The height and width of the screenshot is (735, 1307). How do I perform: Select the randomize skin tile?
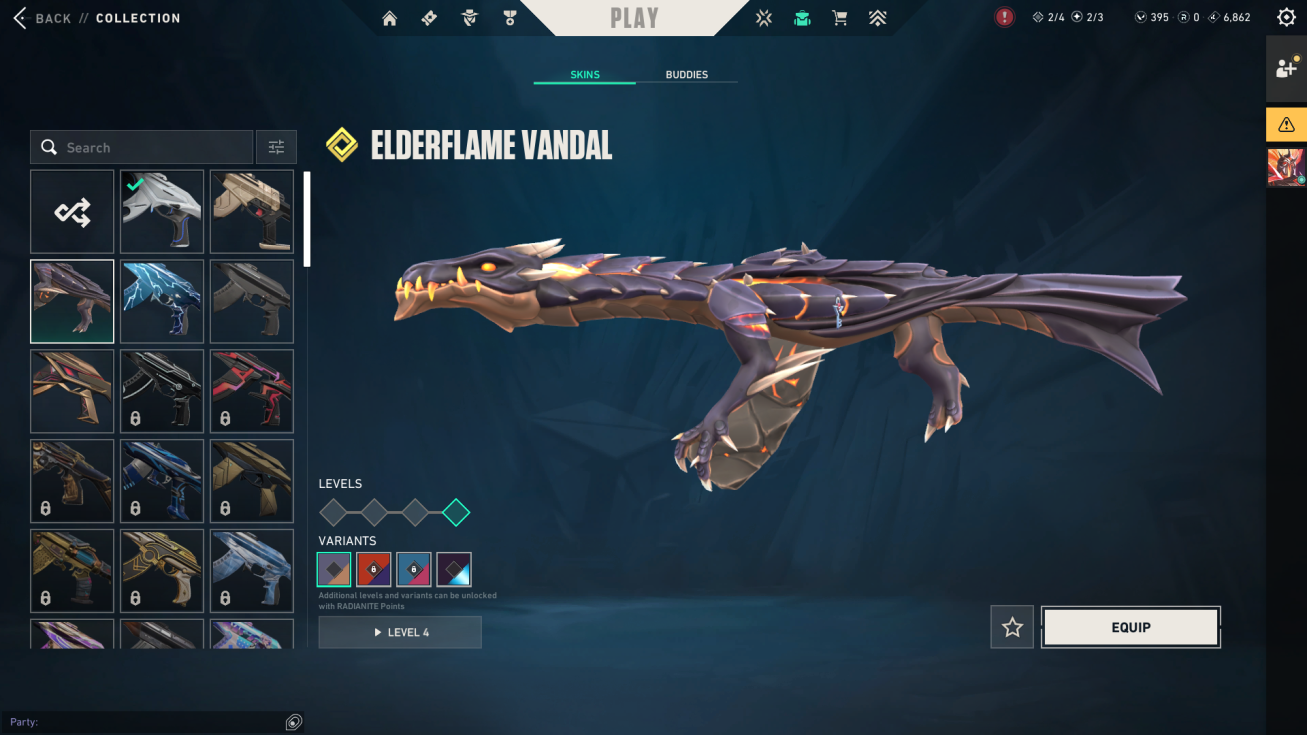(72, 212)
